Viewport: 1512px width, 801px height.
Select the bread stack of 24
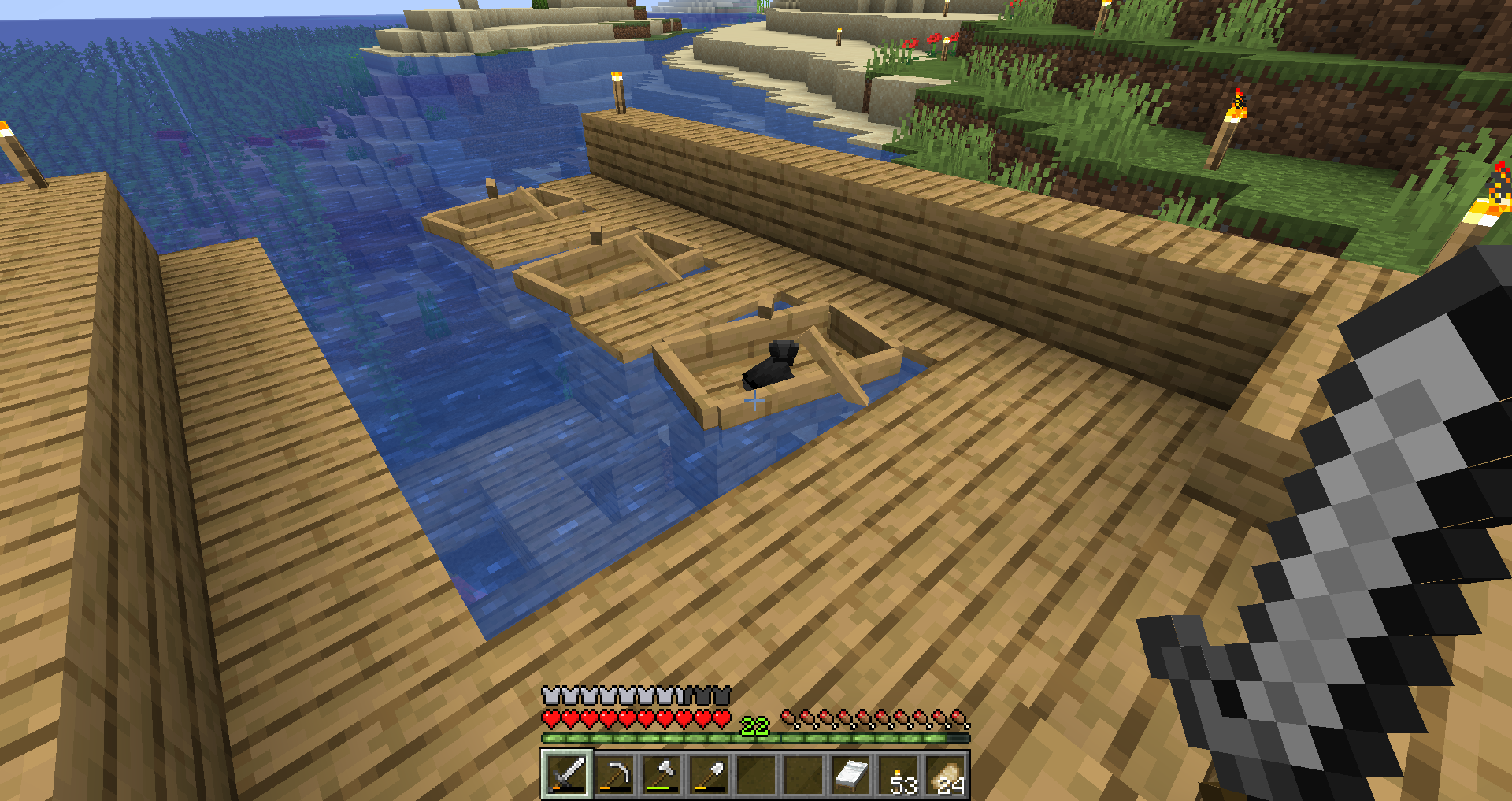pyautogui.click(x=946, y=773)
